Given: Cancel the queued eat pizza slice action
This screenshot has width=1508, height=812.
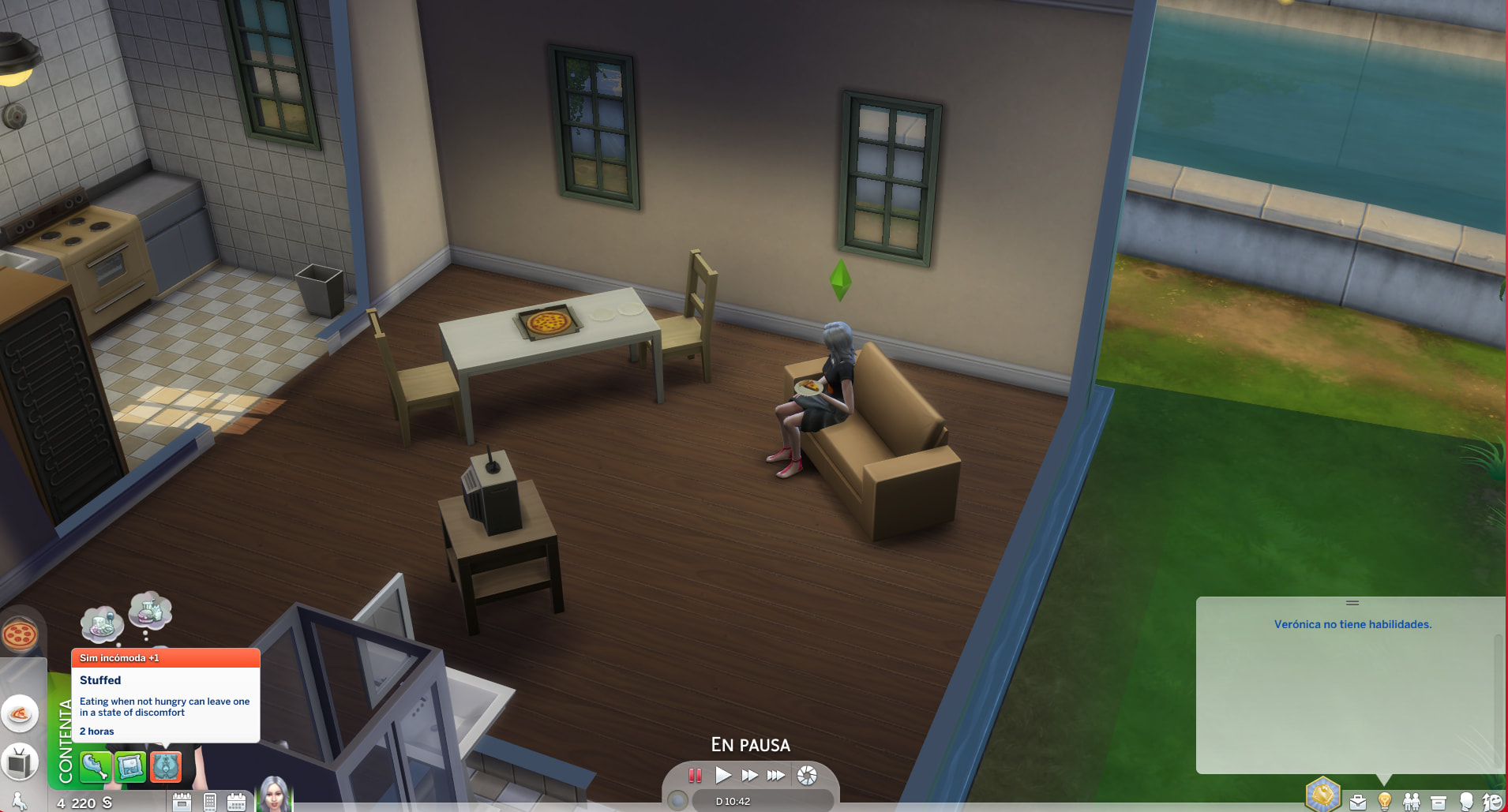Looking at the screenshot, I should coord(20,714).
